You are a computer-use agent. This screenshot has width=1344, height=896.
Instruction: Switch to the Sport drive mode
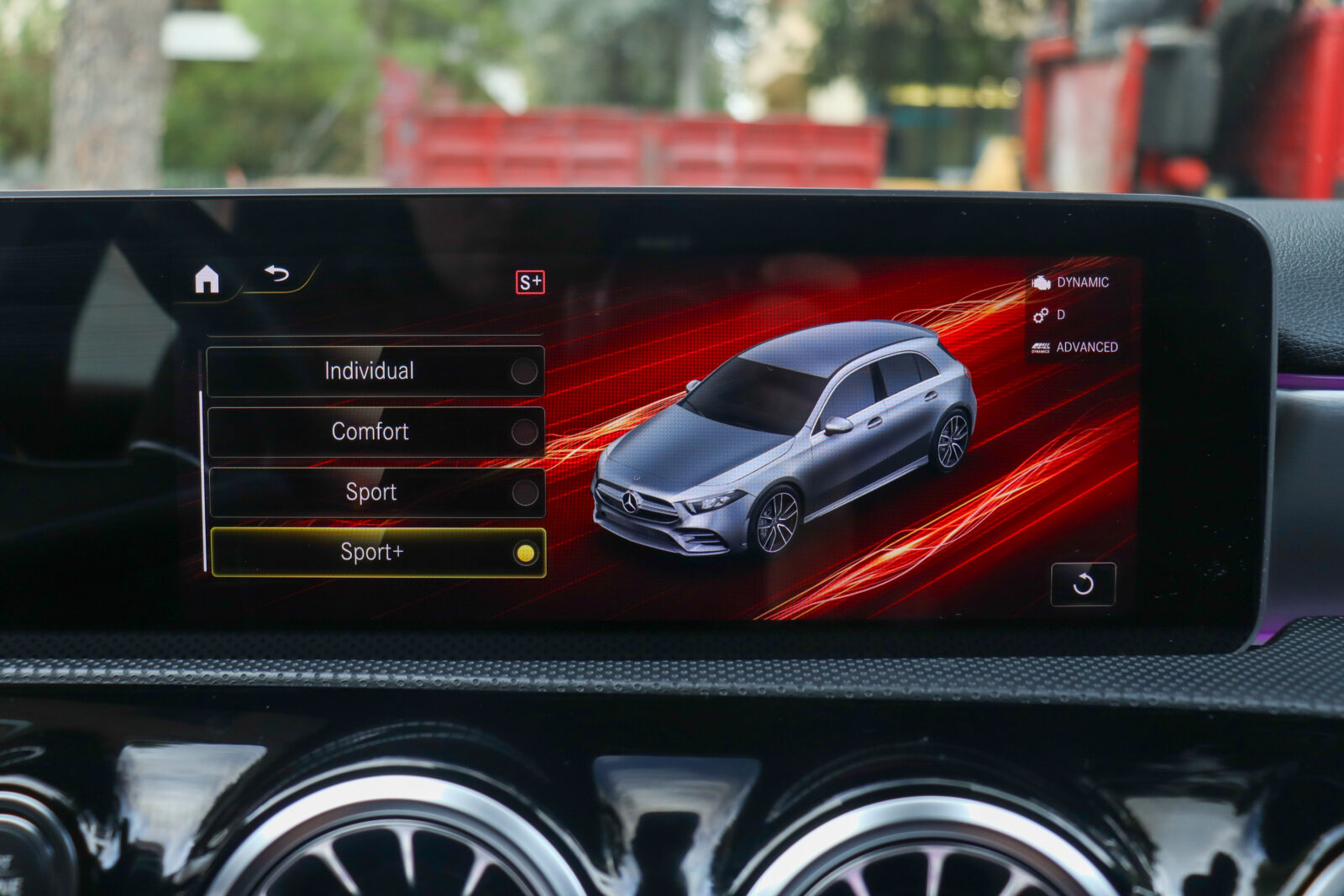click(375, 492)
